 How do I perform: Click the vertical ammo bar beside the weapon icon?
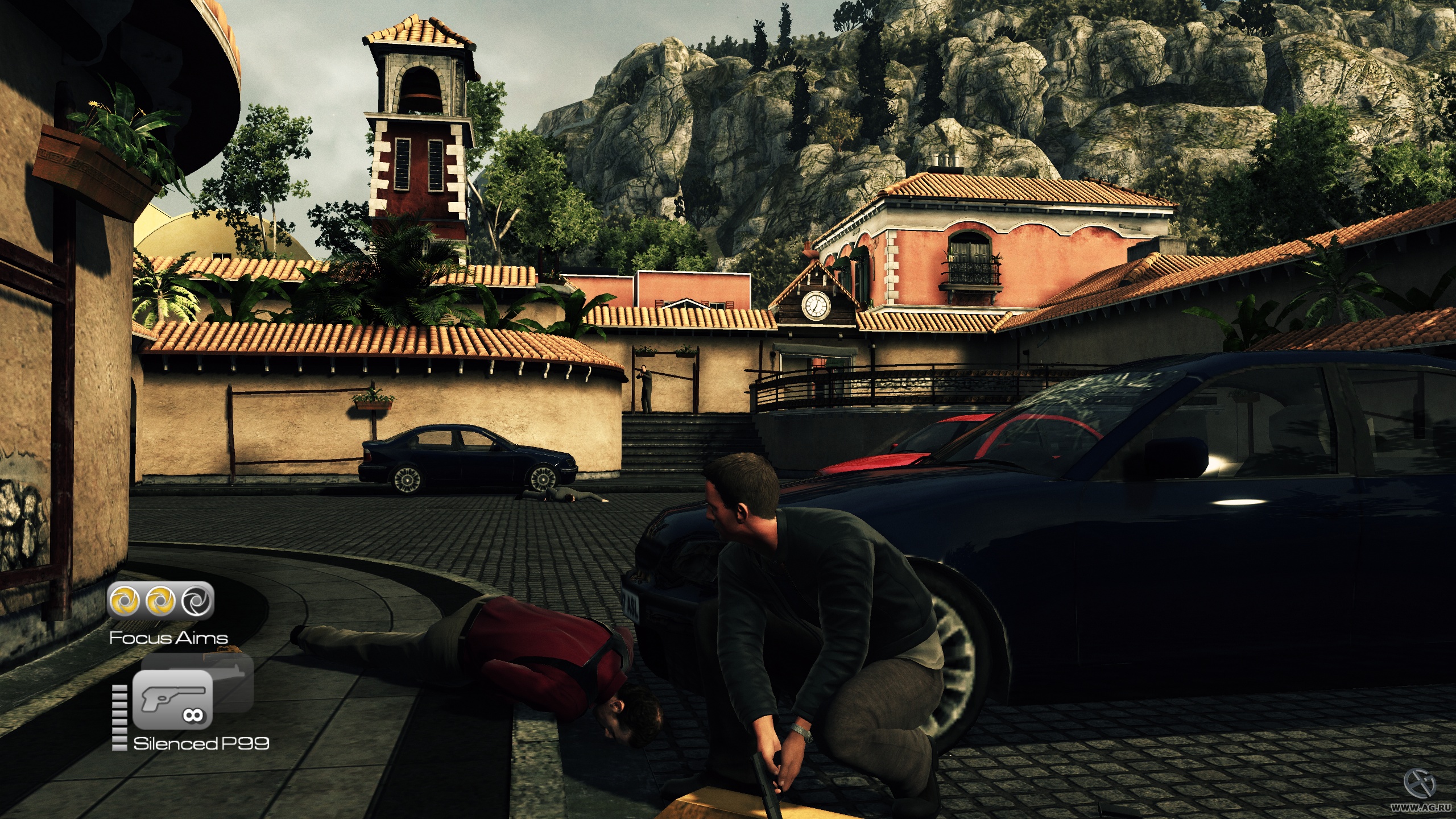(119, 718)
